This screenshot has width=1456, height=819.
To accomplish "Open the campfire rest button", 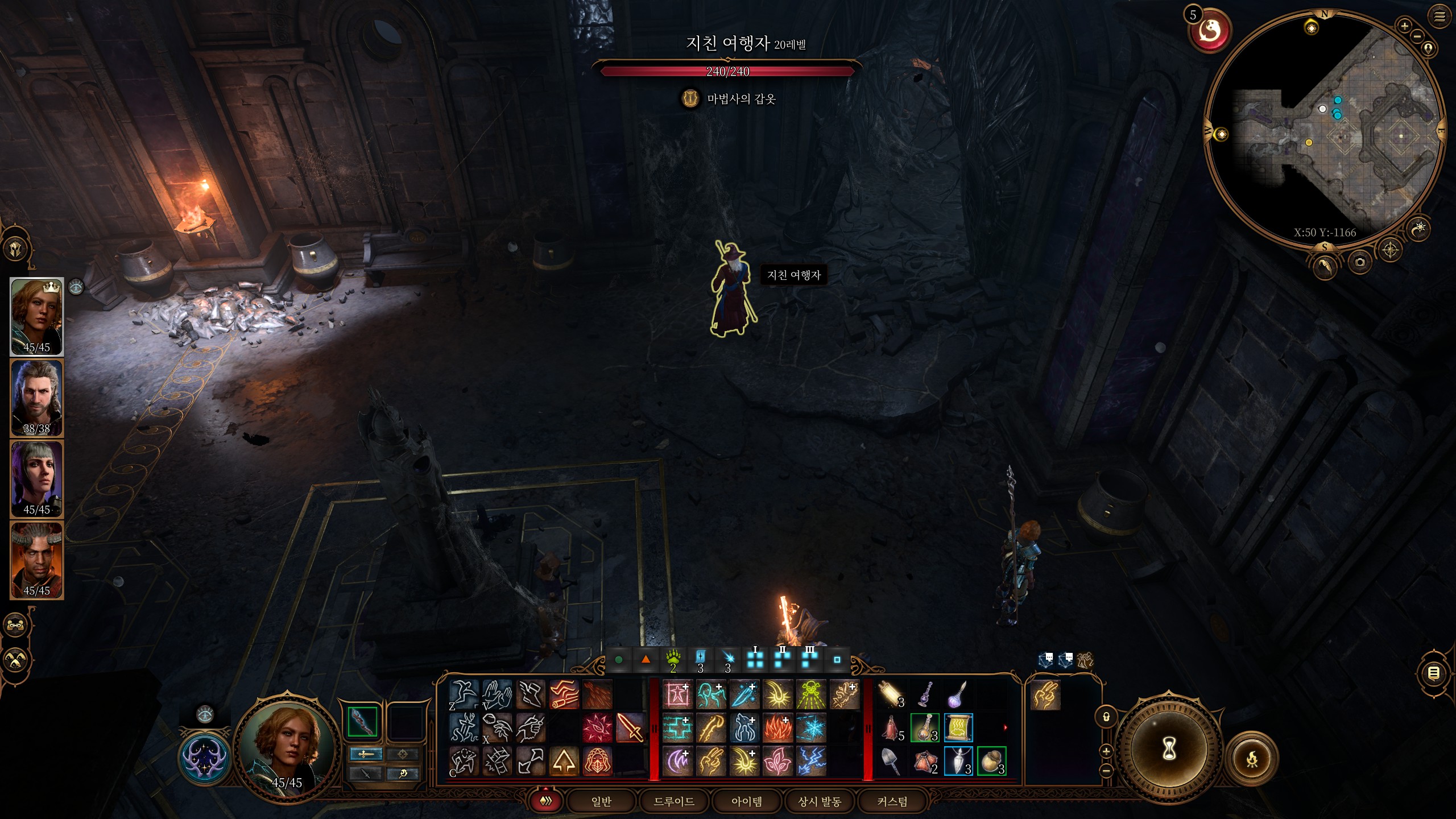I will pyautogui.click(x=1252, y=758).
